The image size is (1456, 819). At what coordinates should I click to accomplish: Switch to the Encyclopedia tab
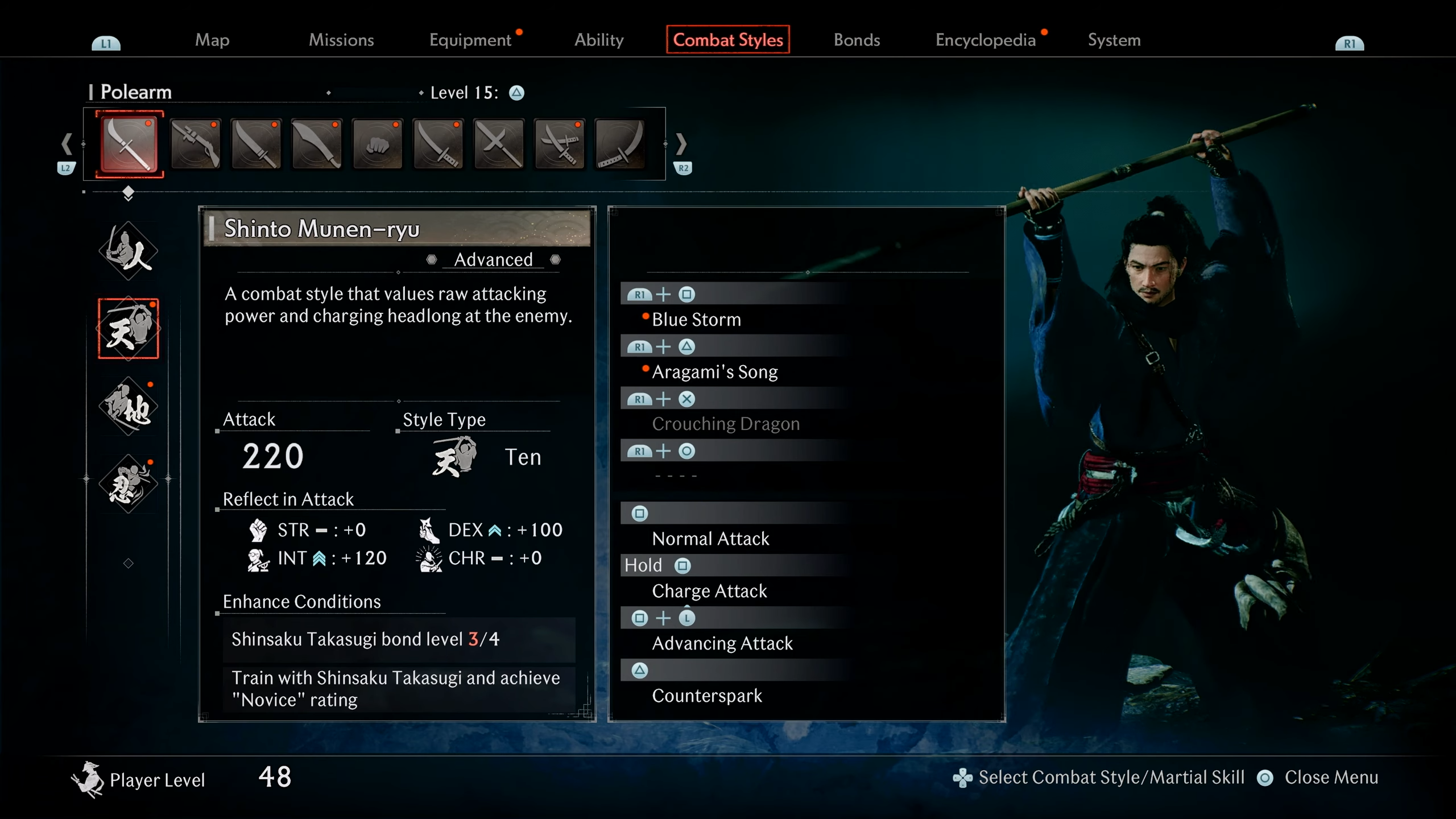point(985,40)
